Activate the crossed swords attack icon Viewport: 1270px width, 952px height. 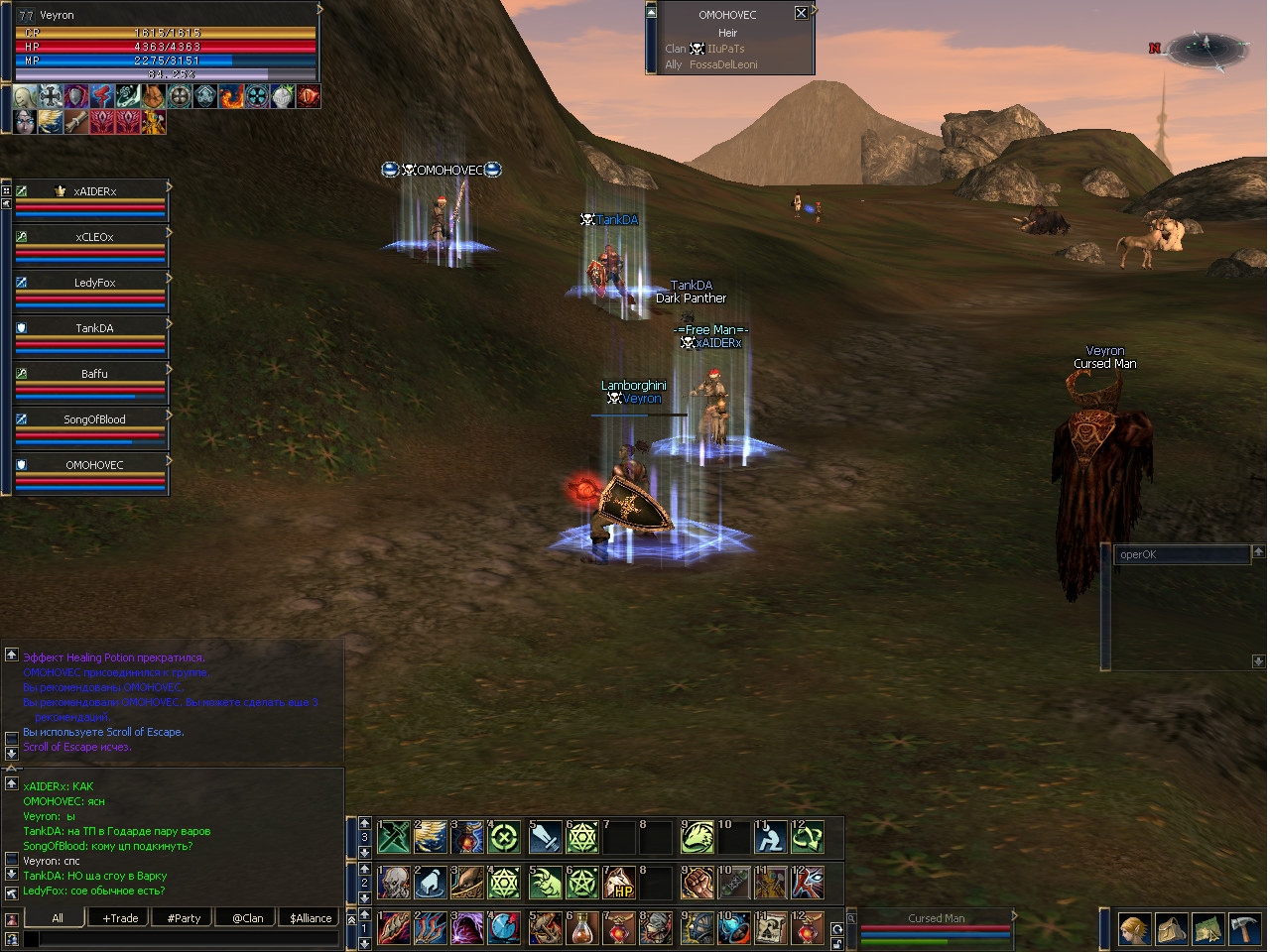pos(394,837)
